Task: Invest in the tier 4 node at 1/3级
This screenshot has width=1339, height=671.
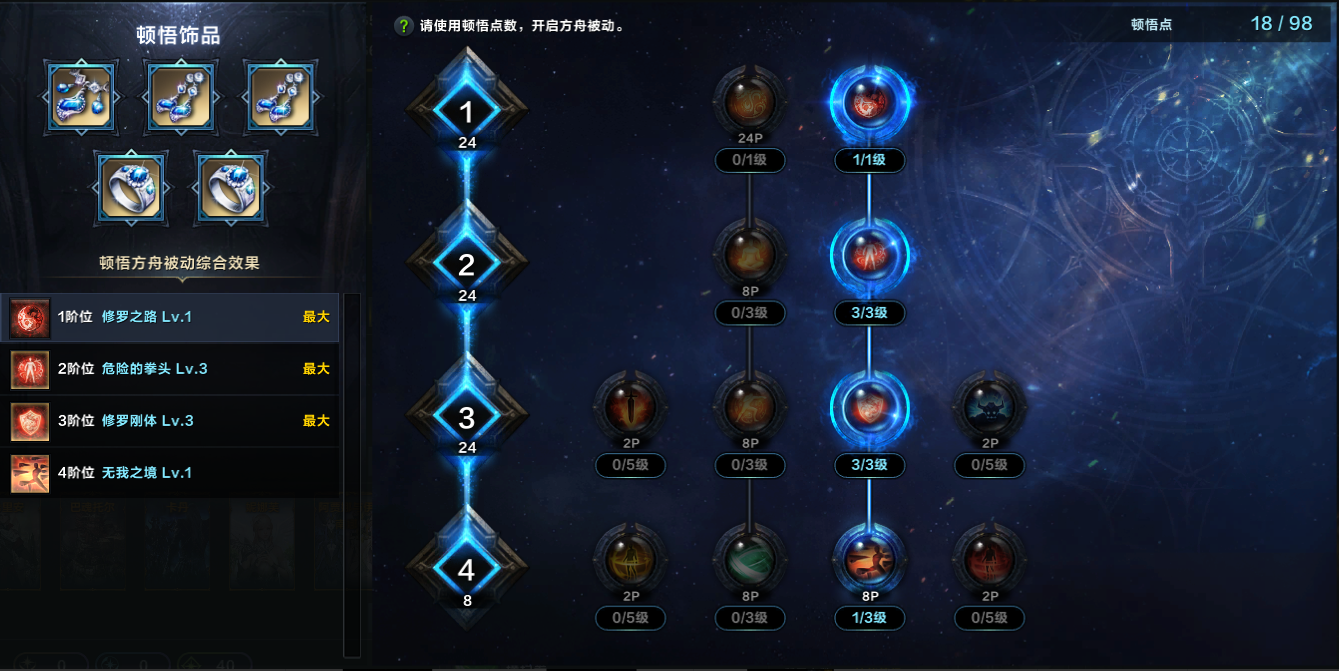Action: point(869,559)
